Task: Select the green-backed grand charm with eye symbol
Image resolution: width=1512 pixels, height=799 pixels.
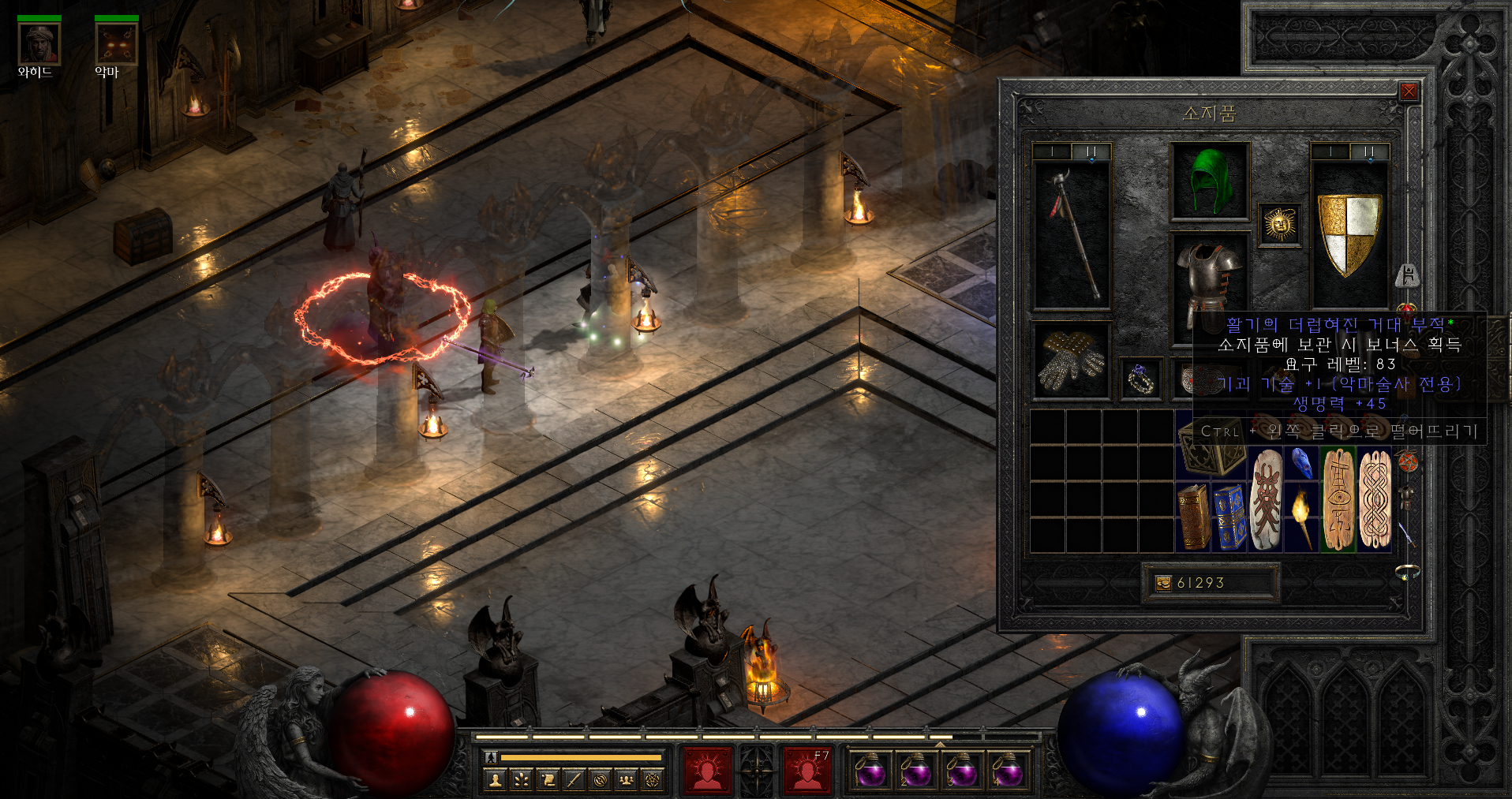Action: coord(1338,498)
